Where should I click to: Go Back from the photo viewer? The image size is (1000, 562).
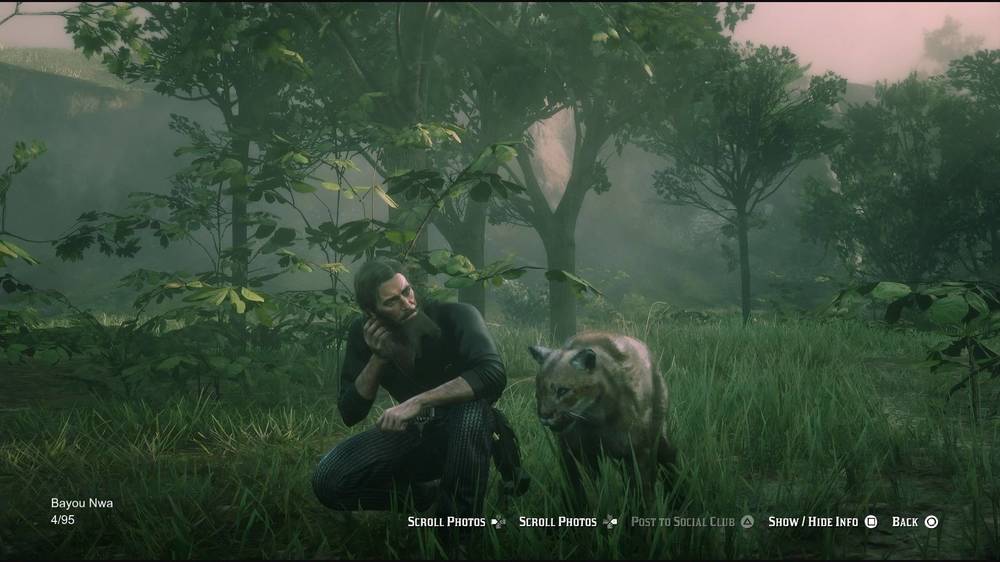coord(913,522)
